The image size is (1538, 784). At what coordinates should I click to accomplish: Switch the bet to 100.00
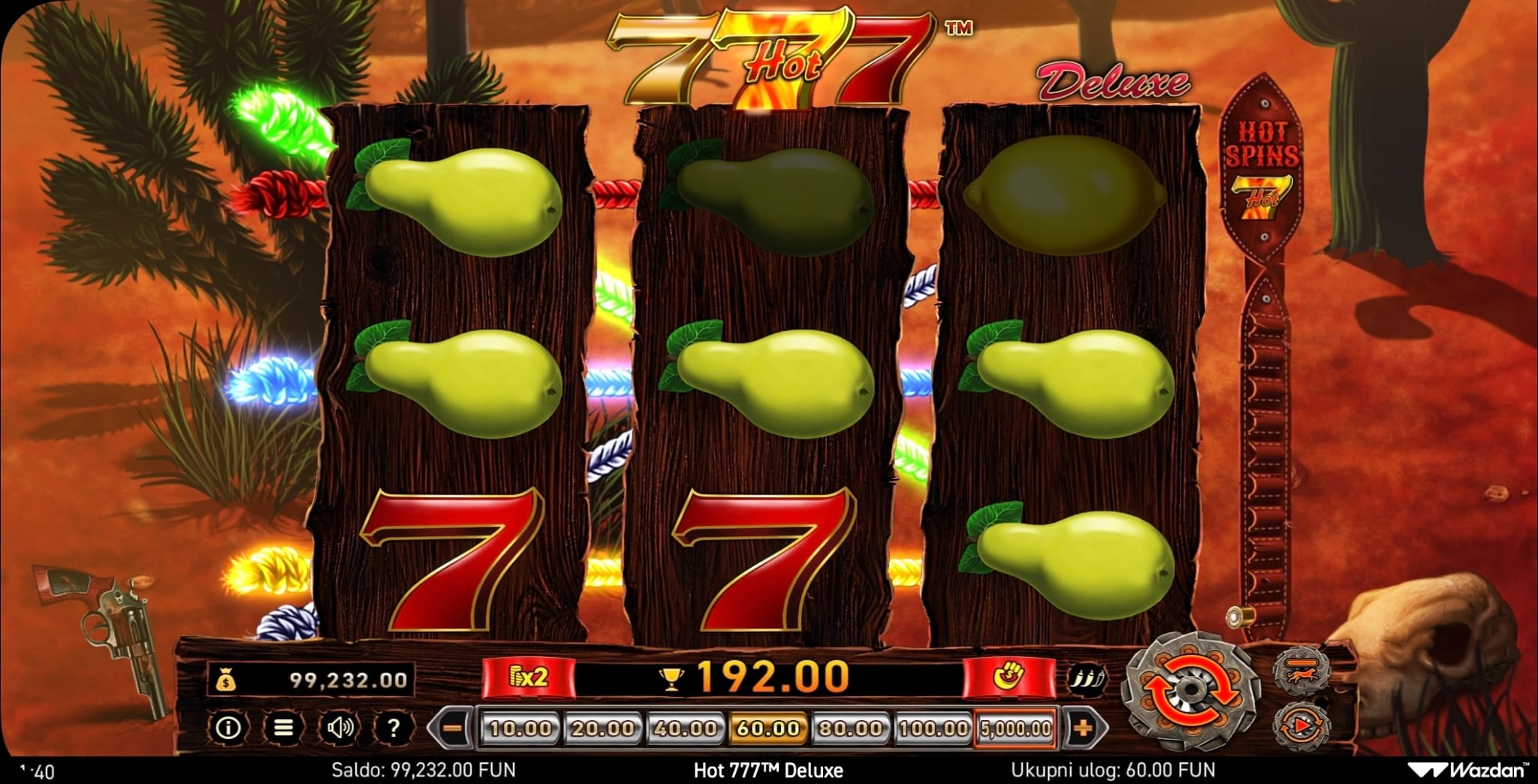tap(933, 728)
